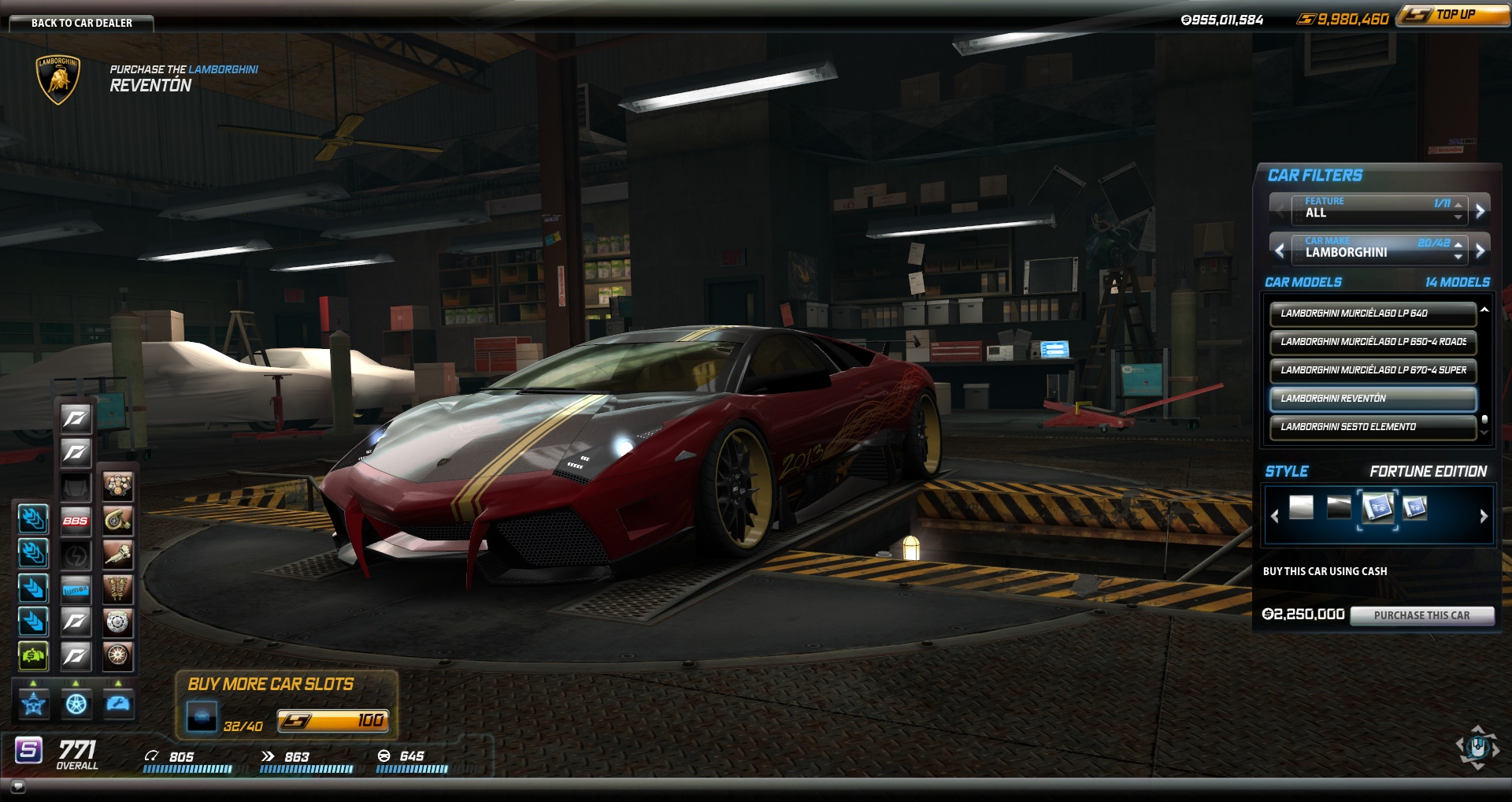The image size is (1512, 802).
Task: Switch to the previous car make
Action: (x=1280, y=251)
